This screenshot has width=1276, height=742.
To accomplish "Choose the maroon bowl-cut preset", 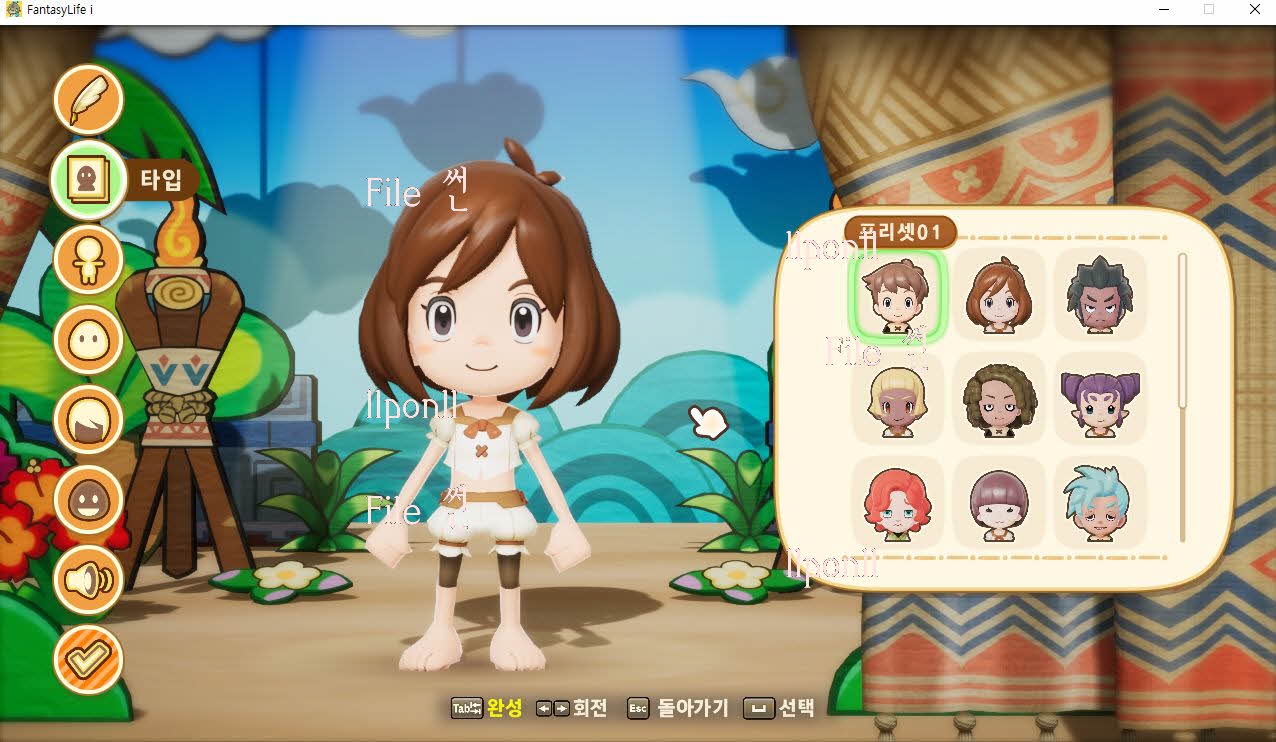I will click(998, 503).
